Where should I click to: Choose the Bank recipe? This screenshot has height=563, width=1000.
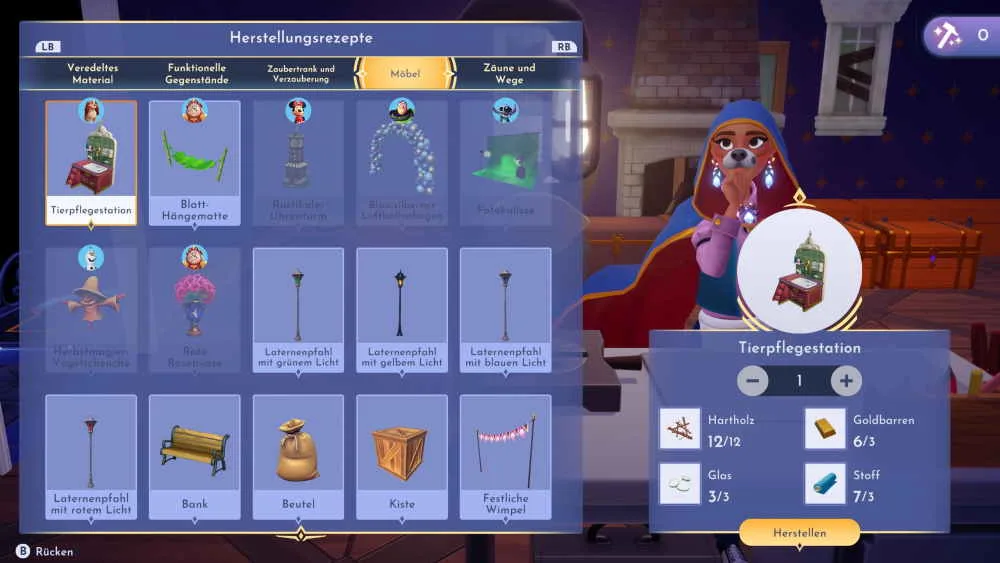(x=195, y=456)
